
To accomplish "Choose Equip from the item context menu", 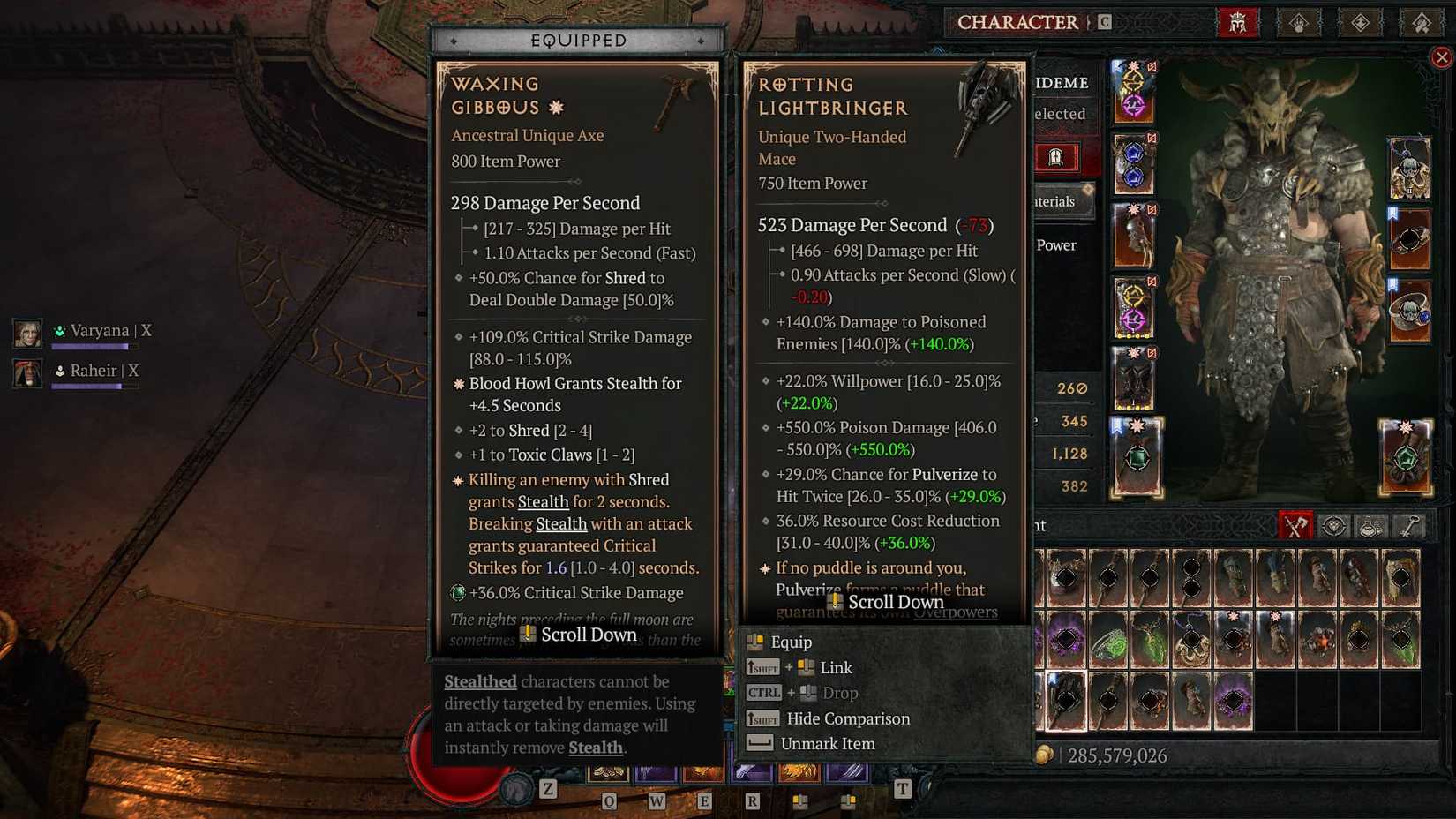I will pos(793,642).
